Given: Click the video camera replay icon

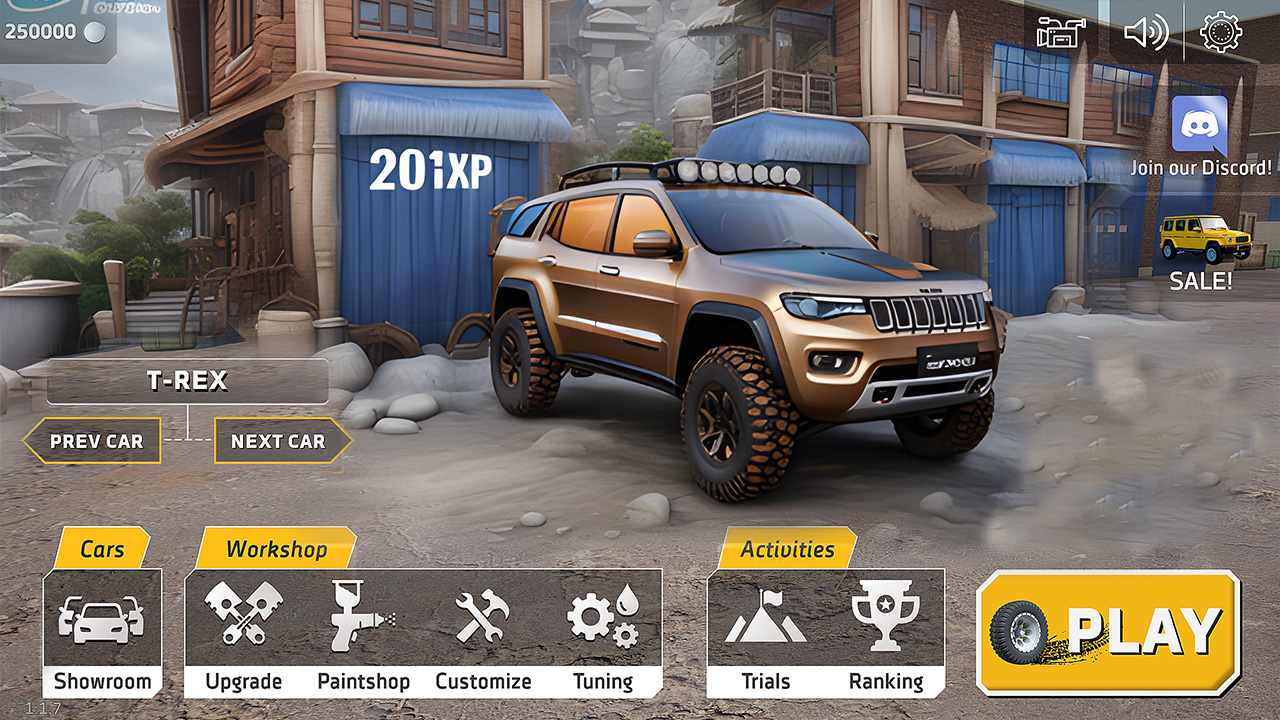Looking at the screenshot, I should (x=1059, y=33).
